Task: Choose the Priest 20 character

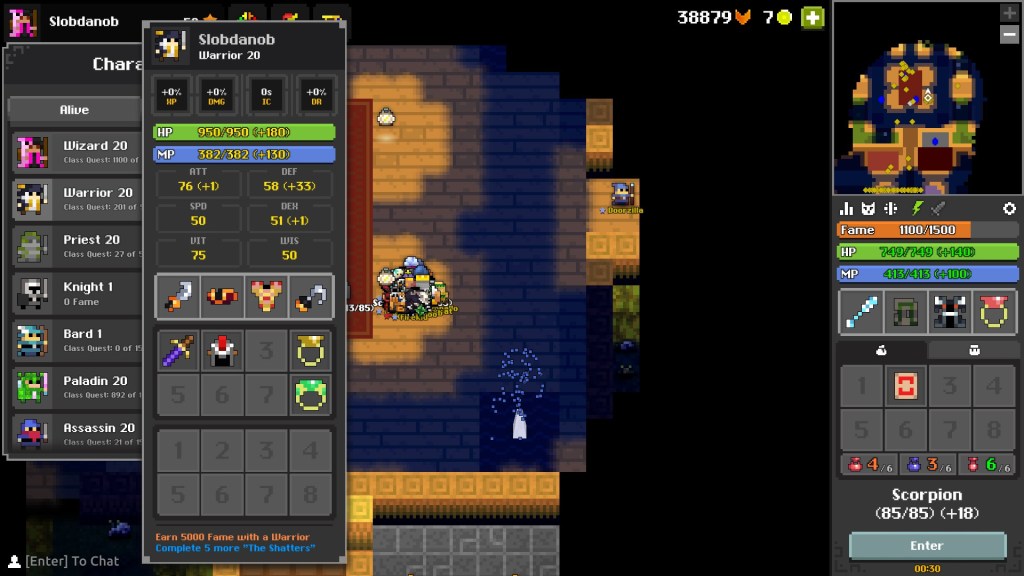Action: point(75,245)
